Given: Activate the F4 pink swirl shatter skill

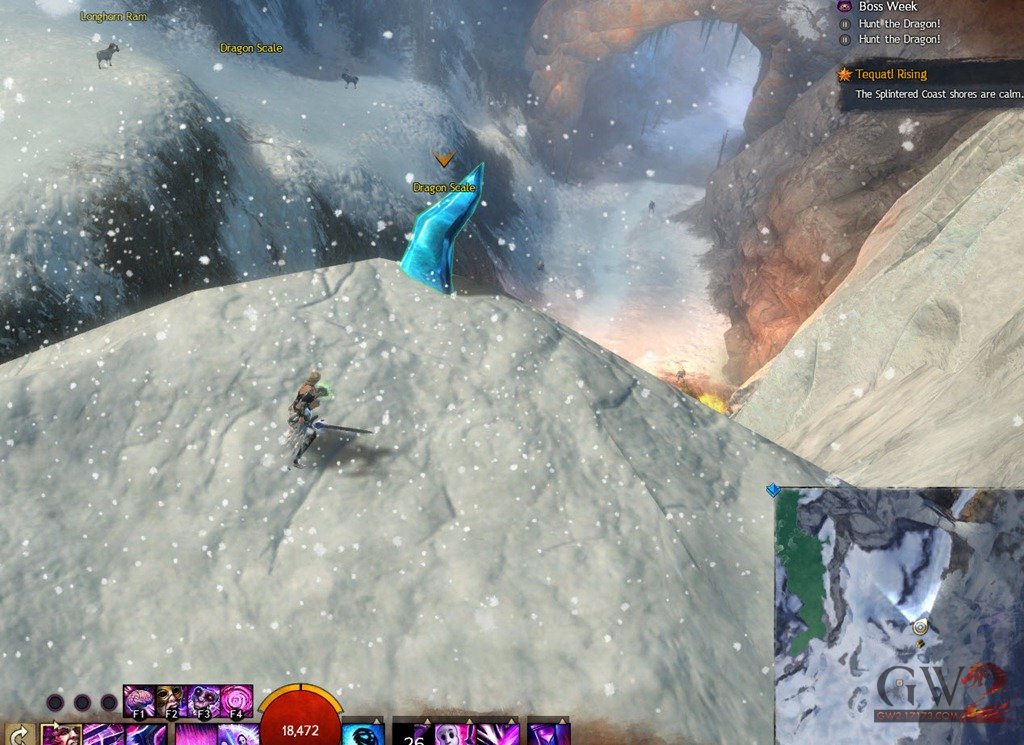Looking at the screenshot, I should click(237, 697).
